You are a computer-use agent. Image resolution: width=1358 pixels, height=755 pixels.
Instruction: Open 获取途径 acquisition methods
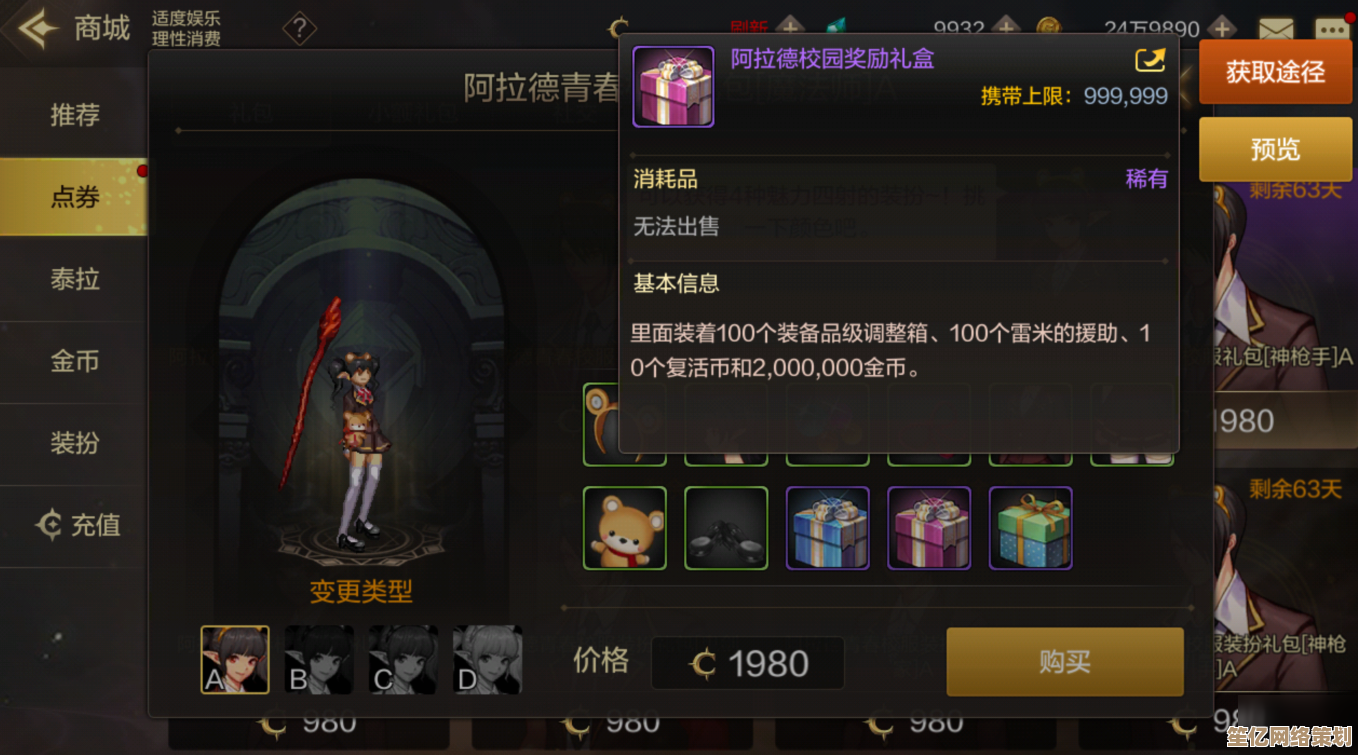point(1275,72)
